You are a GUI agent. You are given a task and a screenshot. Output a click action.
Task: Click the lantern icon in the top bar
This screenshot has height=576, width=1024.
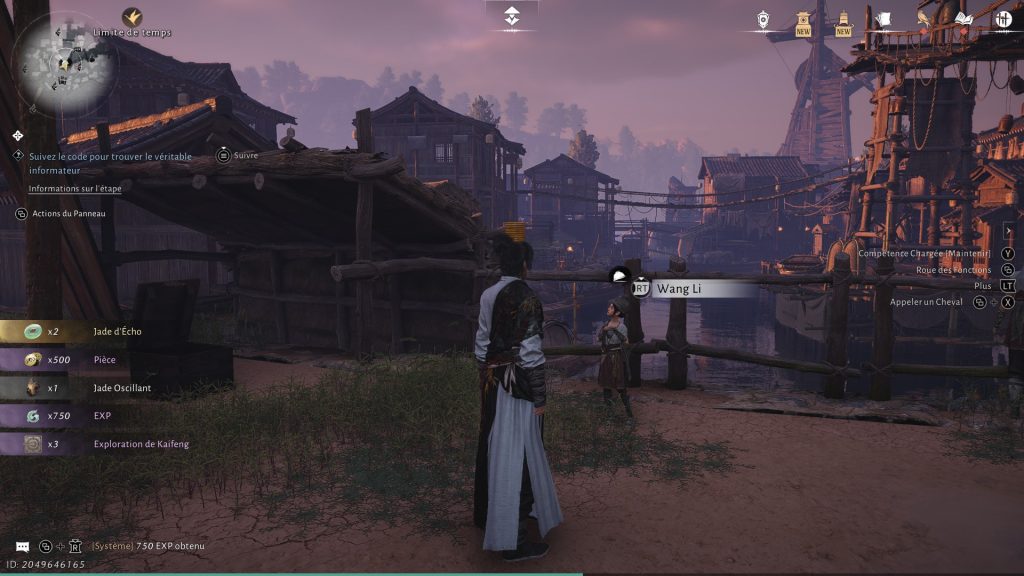tap(763, 19)
